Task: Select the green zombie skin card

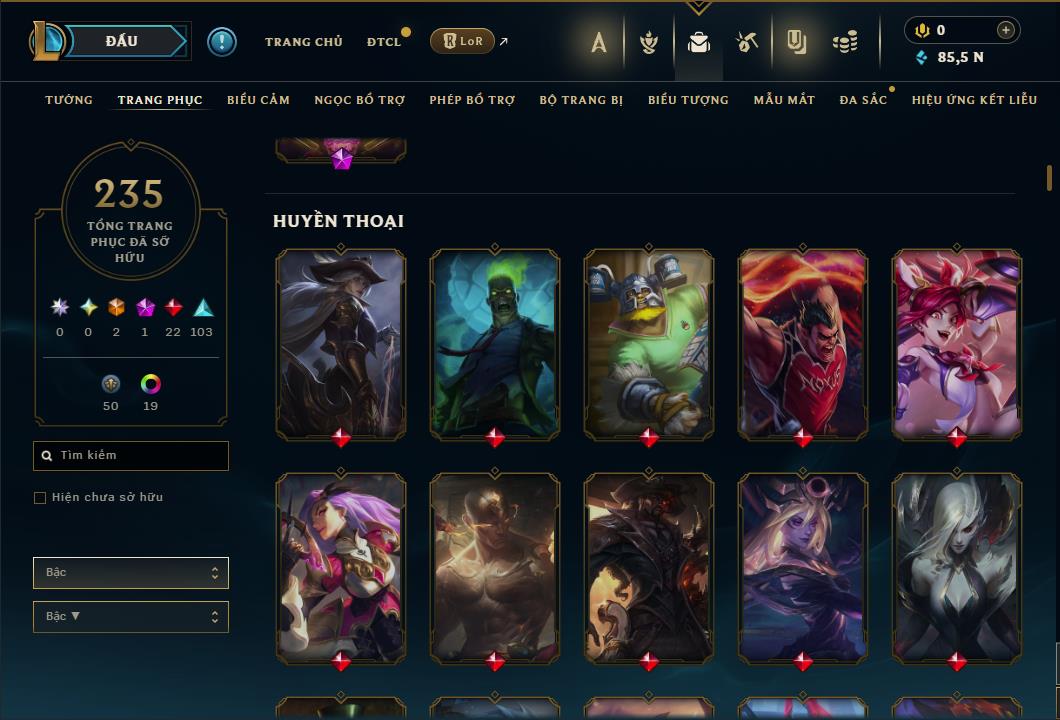Action: tap(495, 342)
